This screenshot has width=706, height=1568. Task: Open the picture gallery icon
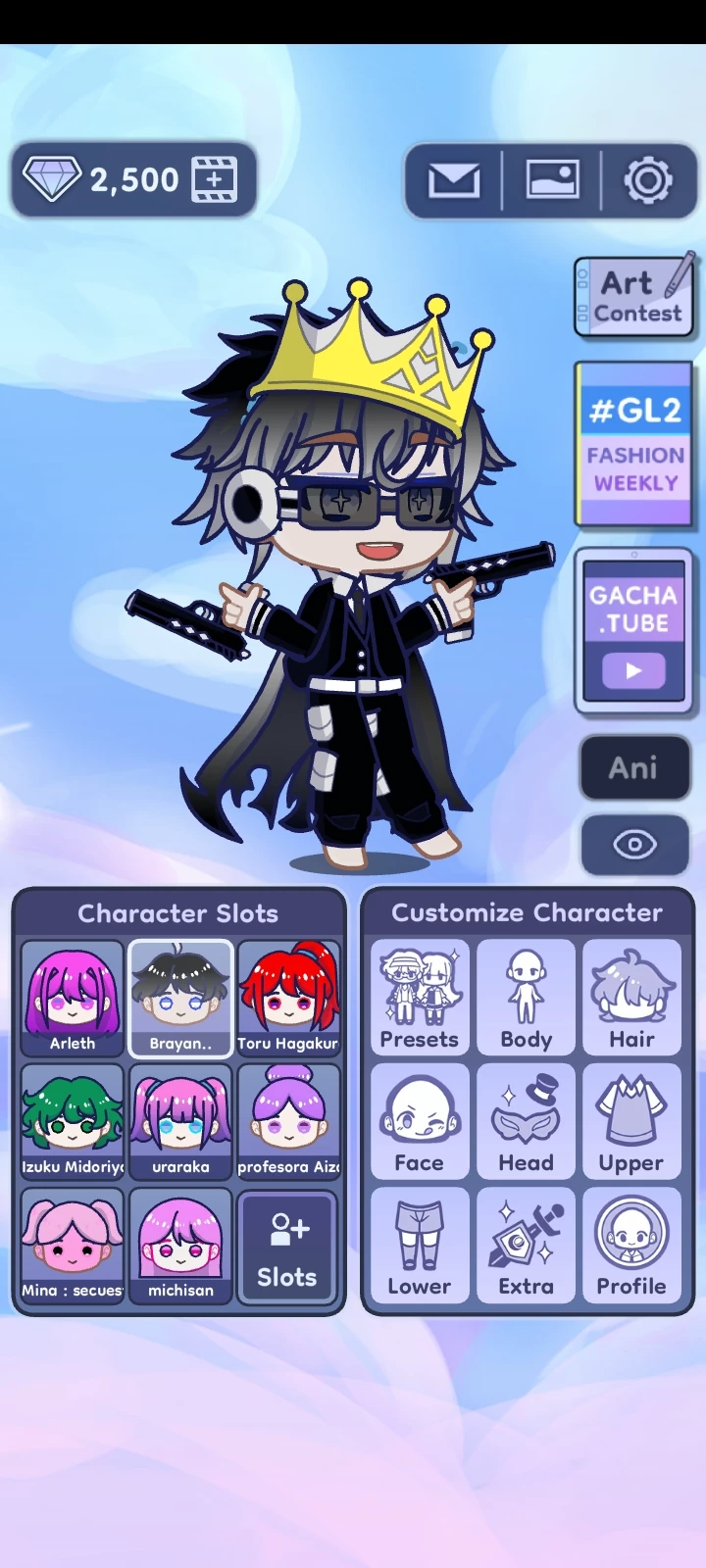coord(552,180)
